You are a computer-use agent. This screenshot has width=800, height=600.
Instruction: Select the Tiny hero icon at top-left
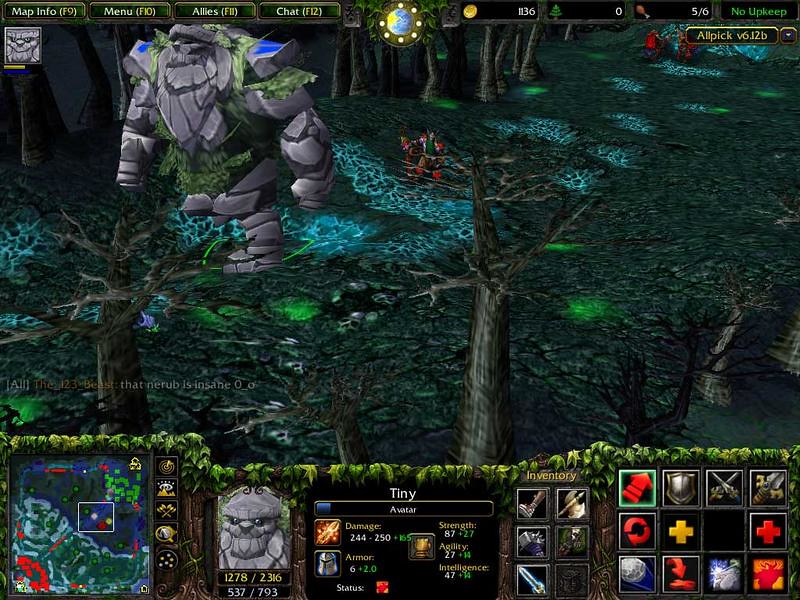pos(21,45)
